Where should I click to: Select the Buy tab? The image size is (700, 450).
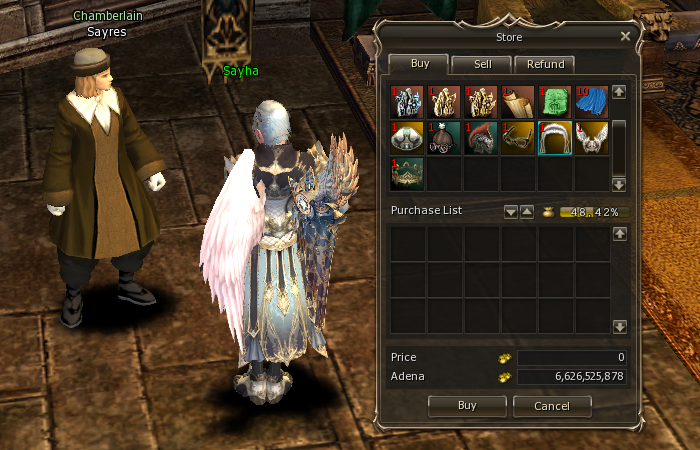point(421,64)
